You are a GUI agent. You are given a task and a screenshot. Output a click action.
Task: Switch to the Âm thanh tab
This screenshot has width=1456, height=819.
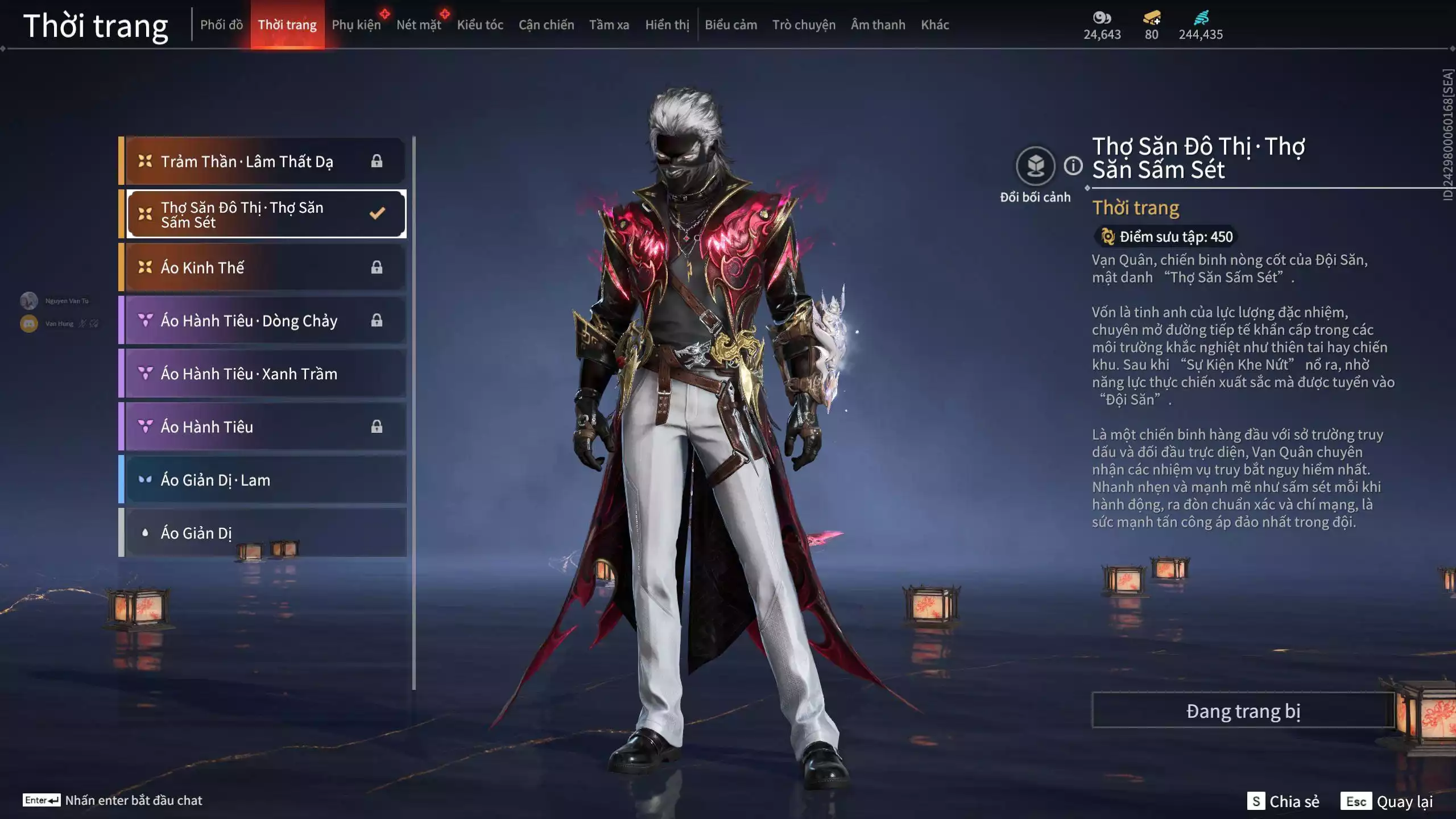pos(878,24)
